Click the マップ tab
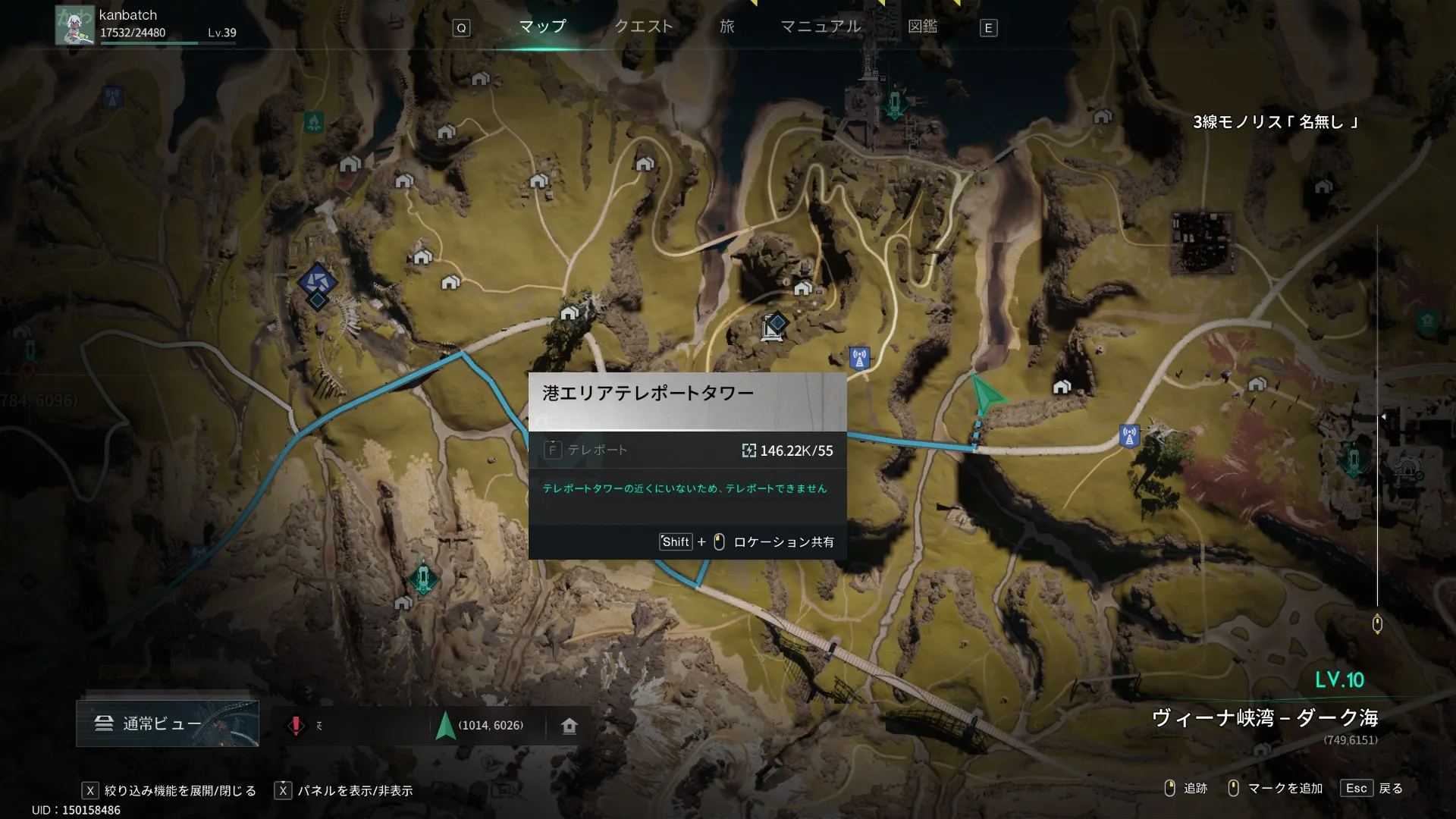1456x819 pixels. pyautogui.click(x=542, y=27)
